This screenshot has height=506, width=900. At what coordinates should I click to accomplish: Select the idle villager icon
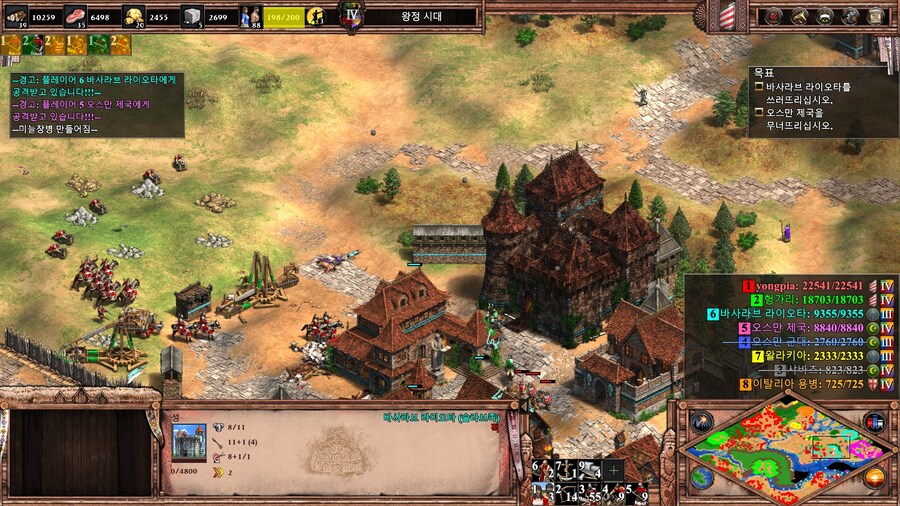[318, 16]
